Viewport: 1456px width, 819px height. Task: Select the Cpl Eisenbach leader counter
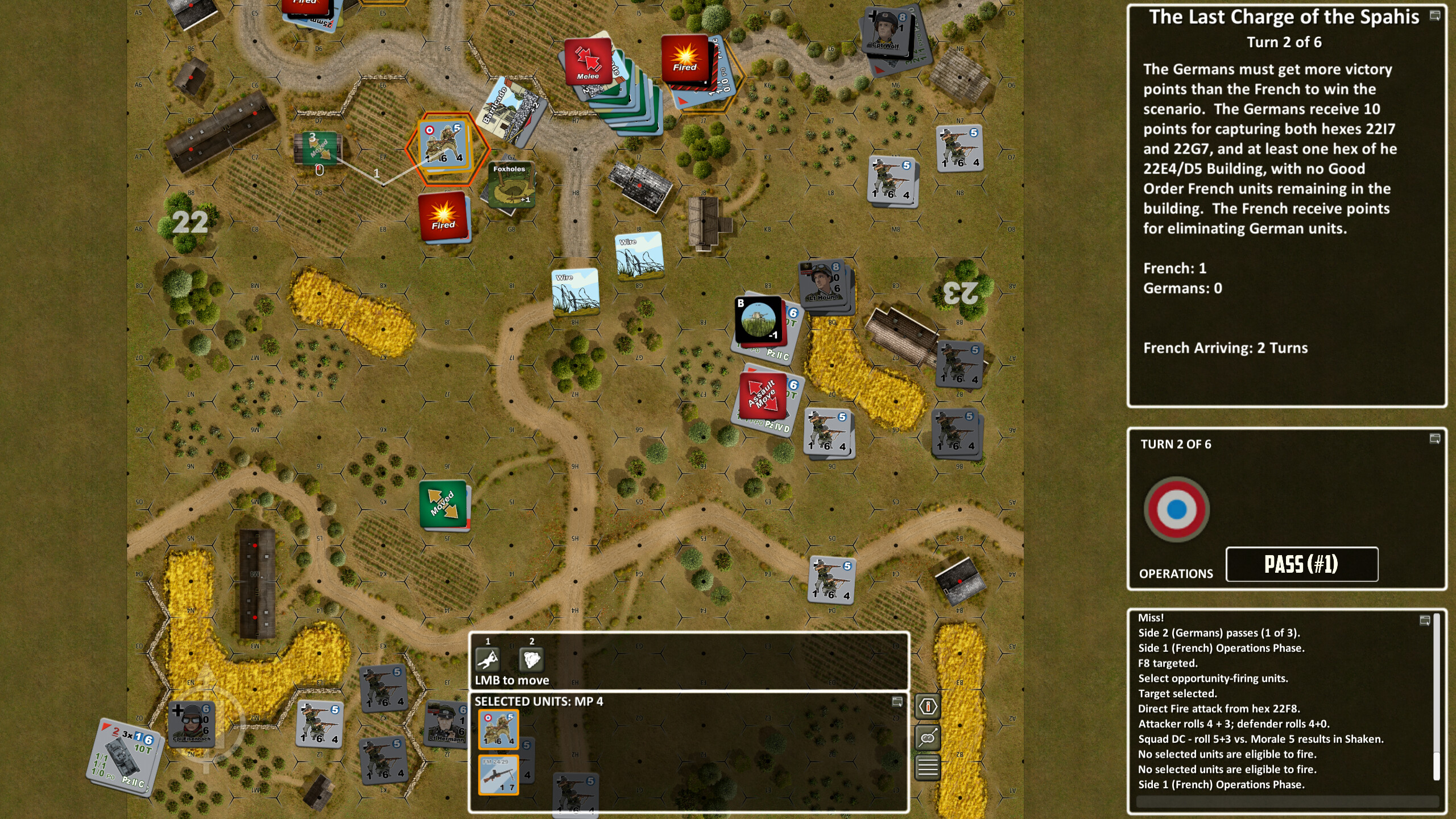point(191,723)
